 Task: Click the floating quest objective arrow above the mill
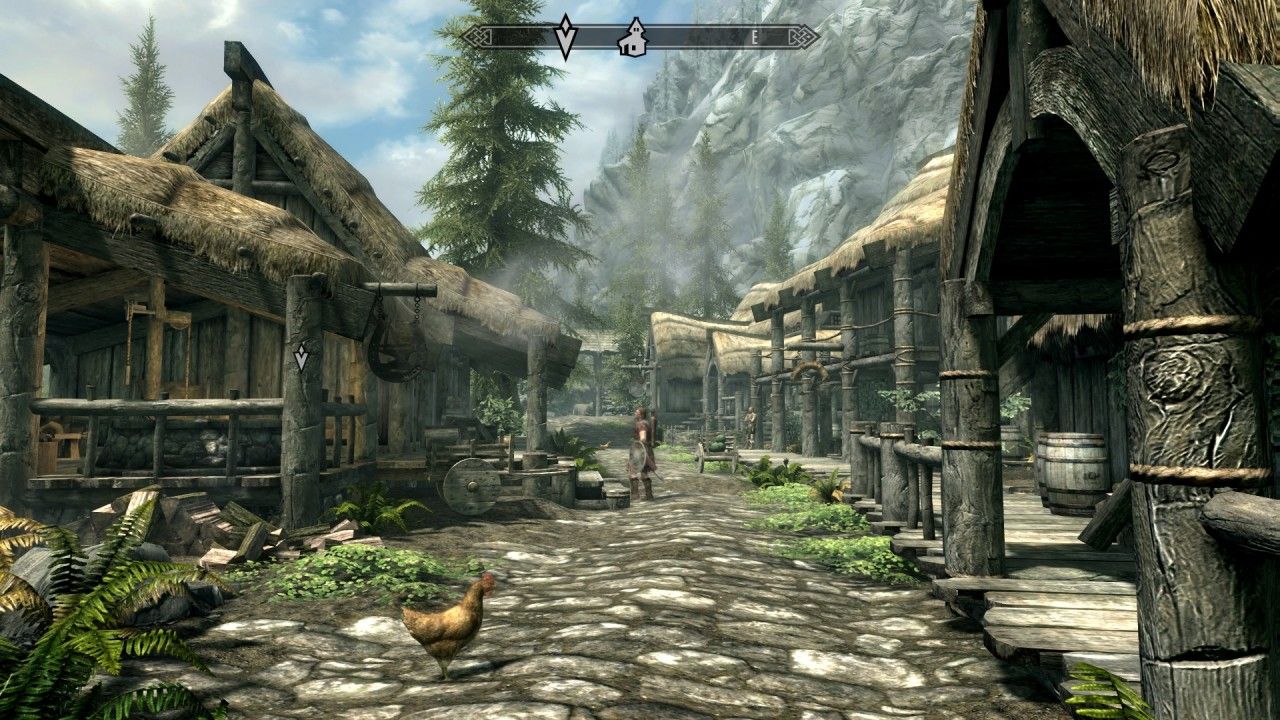click(x=302, y=360)
